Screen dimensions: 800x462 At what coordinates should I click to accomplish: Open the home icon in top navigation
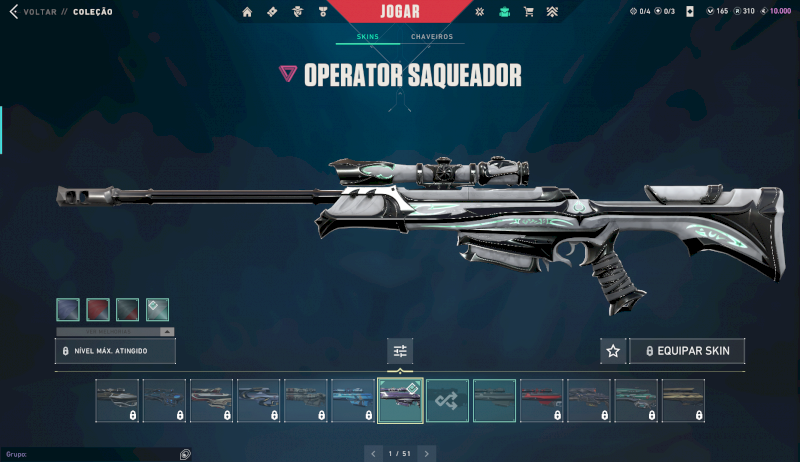pos(248,12)
